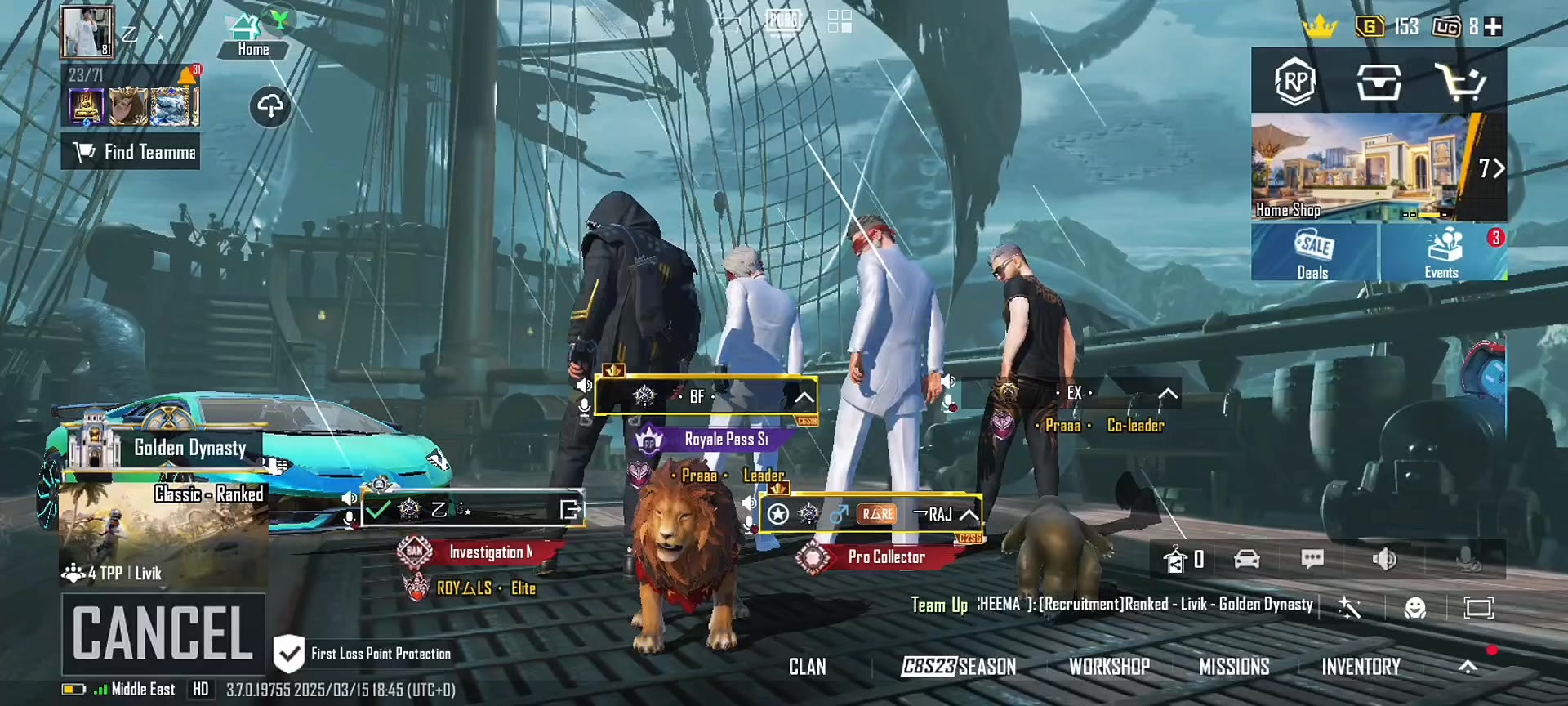The height and width of the screenshot is (706, 1568).
Task: Open the emote smiley face icon
Action: 1414,608
